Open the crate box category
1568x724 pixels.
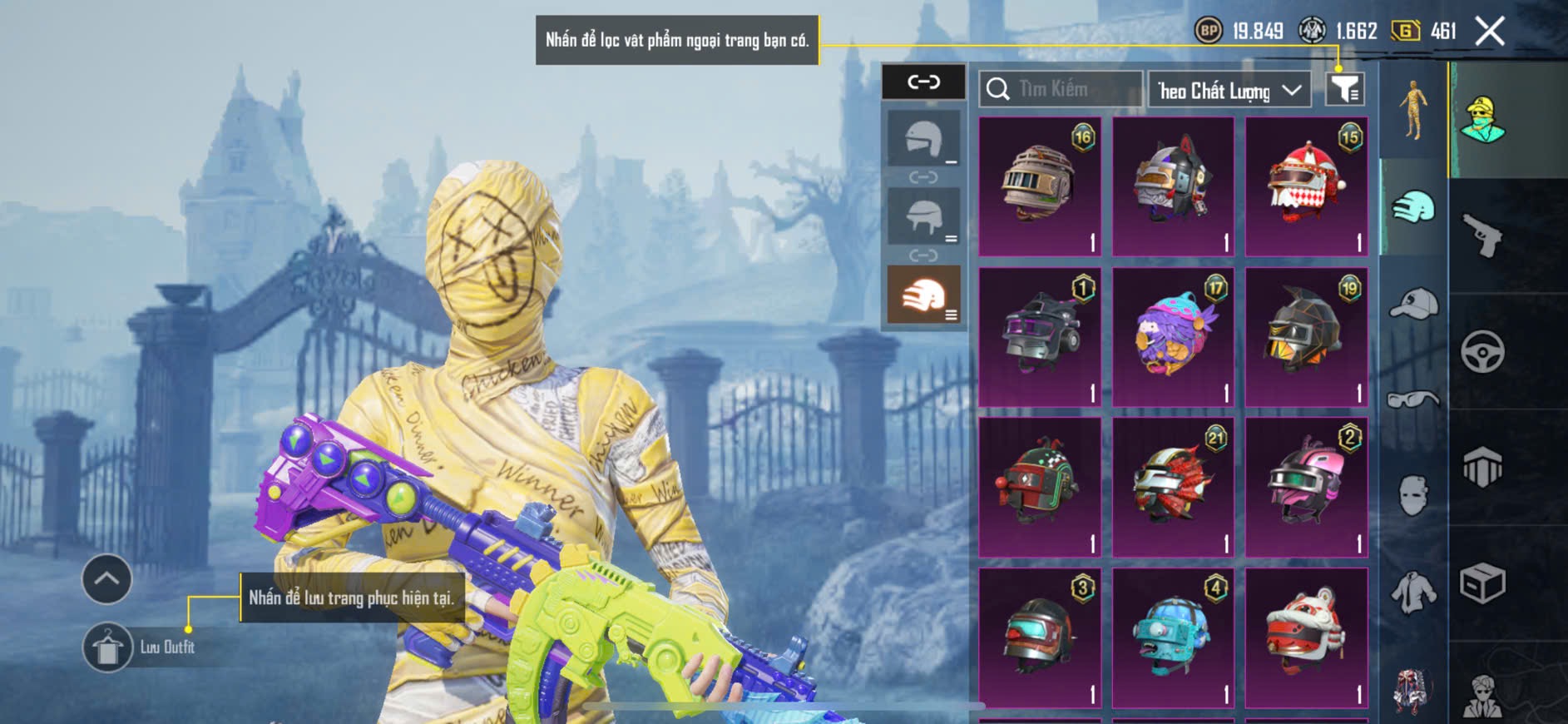pyautogui.click(x=1482, y=583)
